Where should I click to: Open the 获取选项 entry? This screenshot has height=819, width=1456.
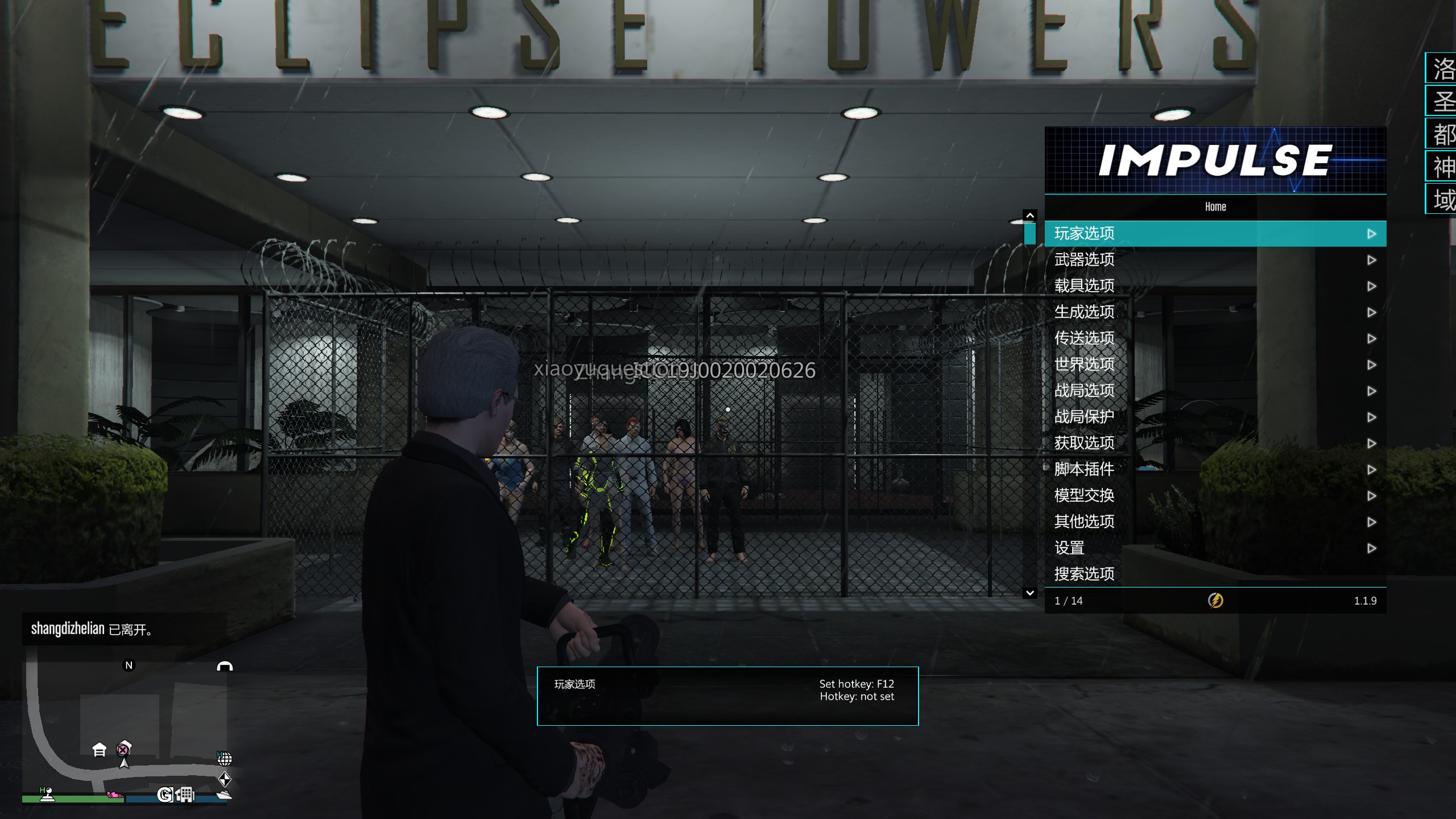click(1215, 443)
